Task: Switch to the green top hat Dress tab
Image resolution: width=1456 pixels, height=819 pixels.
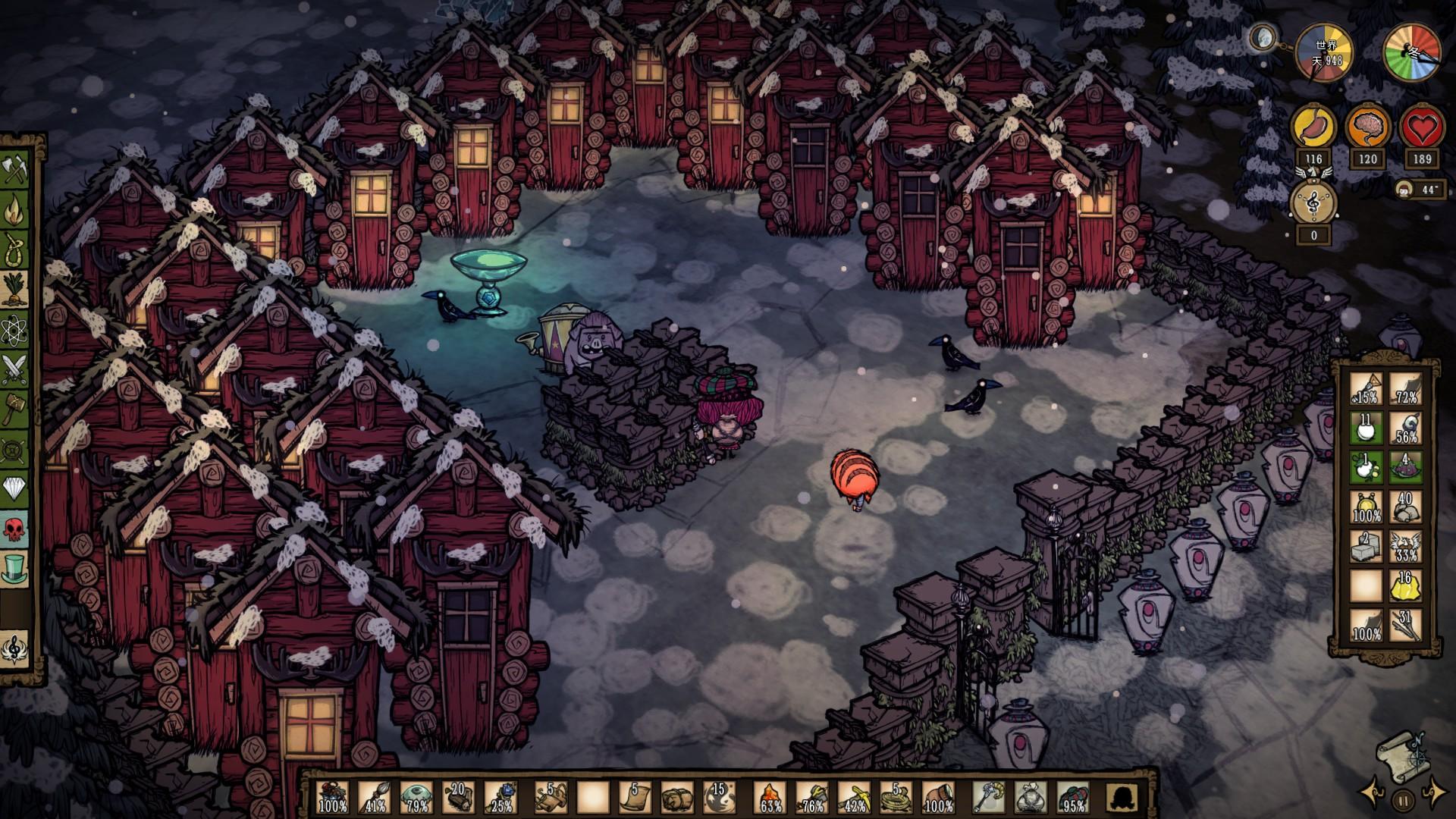Action: 15,567
